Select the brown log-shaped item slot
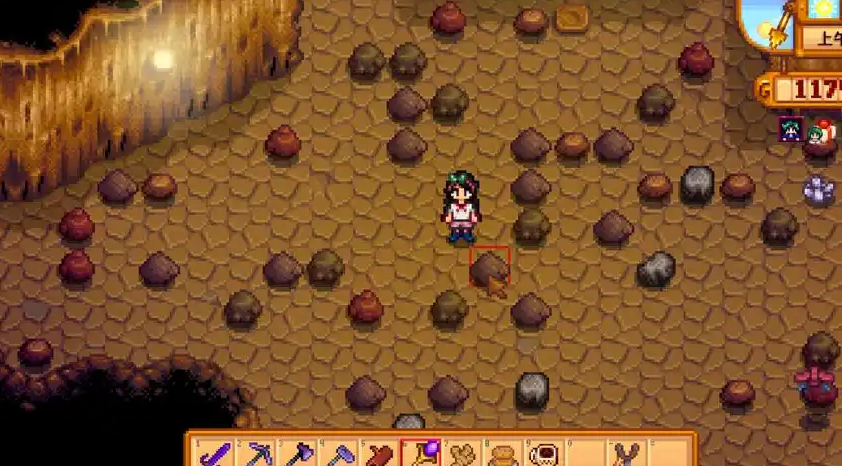This screenshot has width=842, height=466. [x=378, y=455]
